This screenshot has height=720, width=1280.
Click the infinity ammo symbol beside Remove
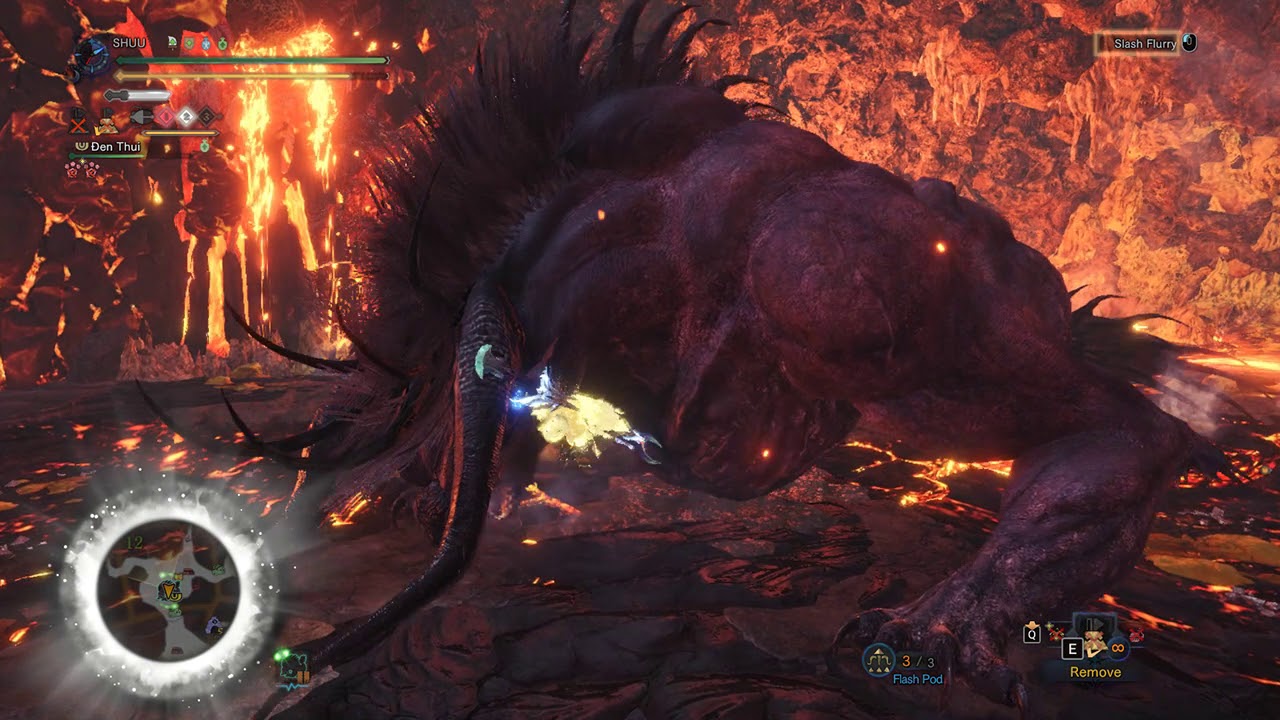click(x=1116, y=646)
